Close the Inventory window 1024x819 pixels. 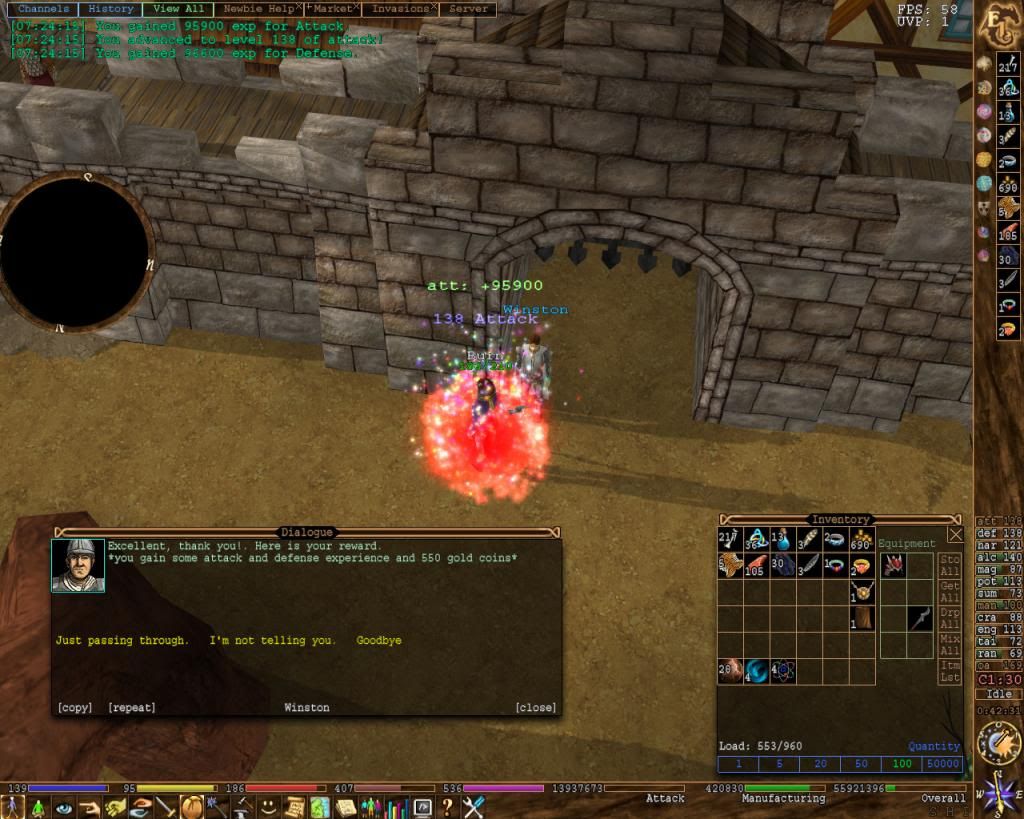(x=955, y=534)
